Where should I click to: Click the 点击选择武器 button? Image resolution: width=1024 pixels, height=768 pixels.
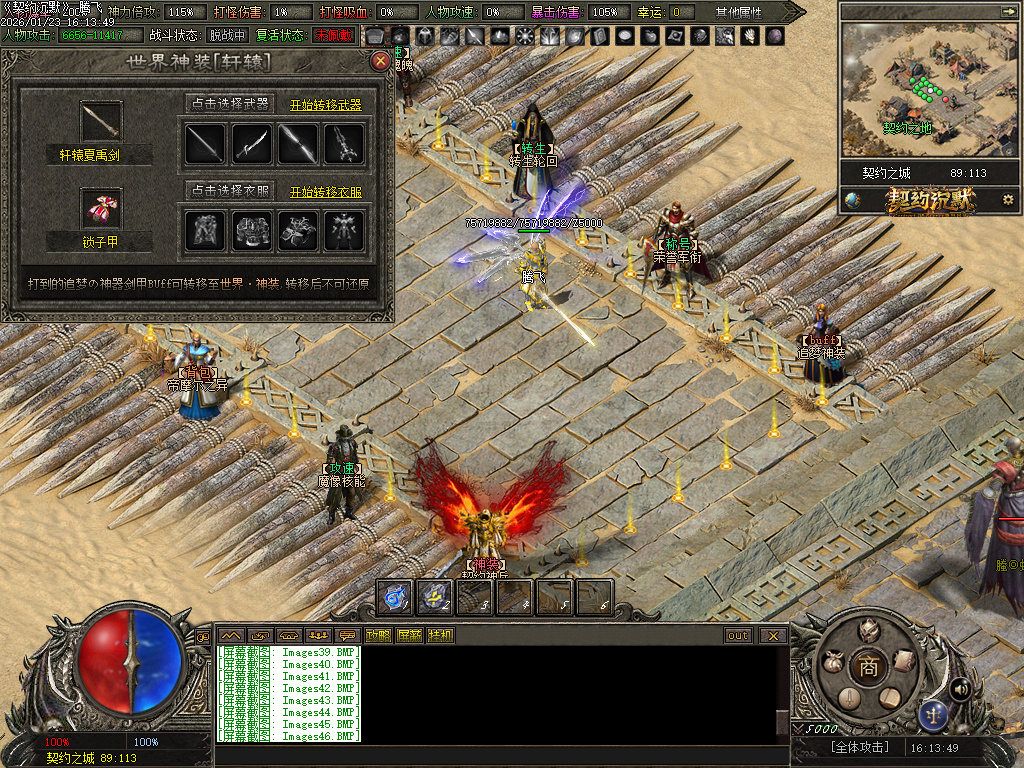pos(229,103)
